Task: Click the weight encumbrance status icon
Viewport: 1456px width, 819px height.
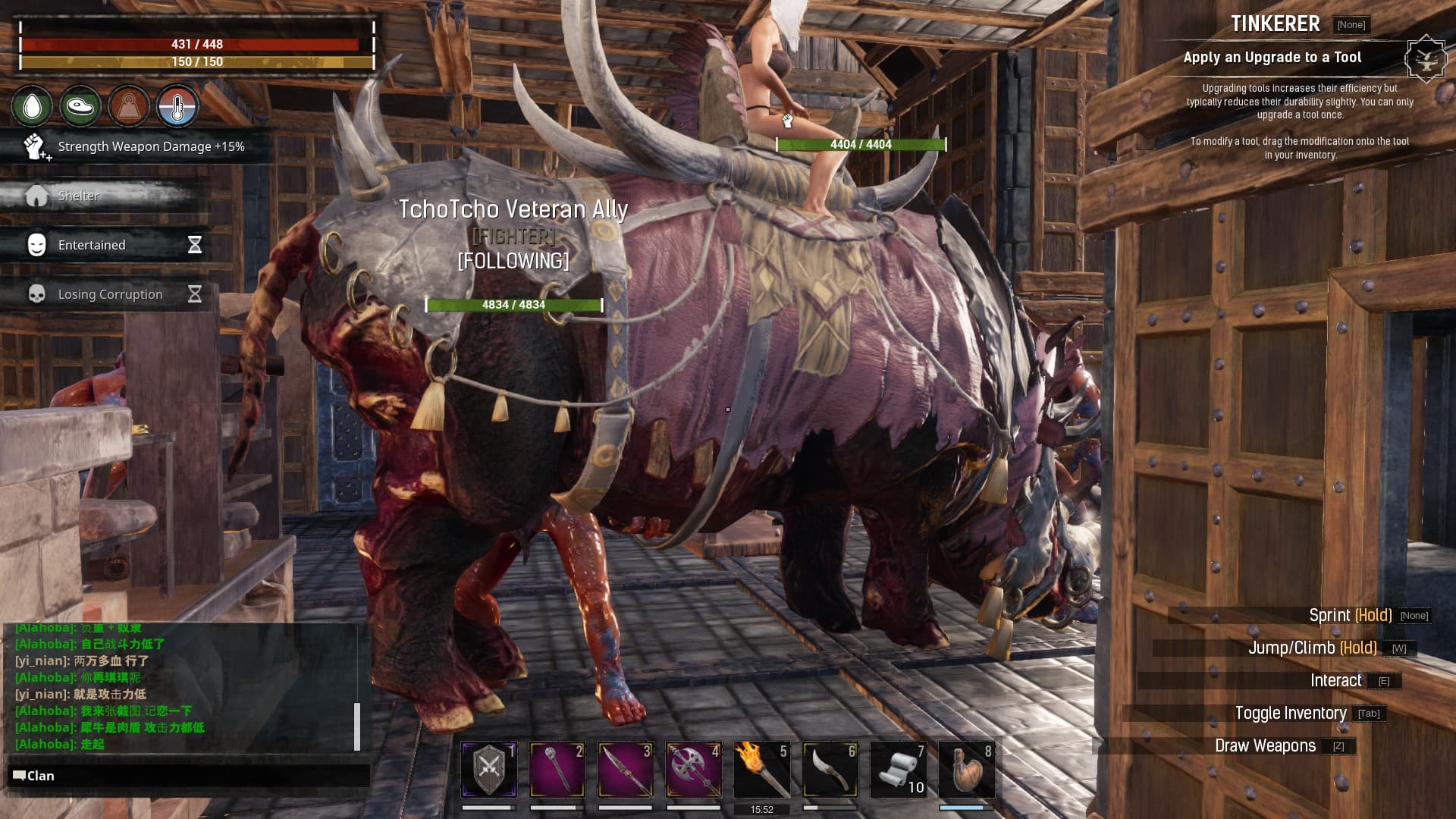Action: [128, 106]
